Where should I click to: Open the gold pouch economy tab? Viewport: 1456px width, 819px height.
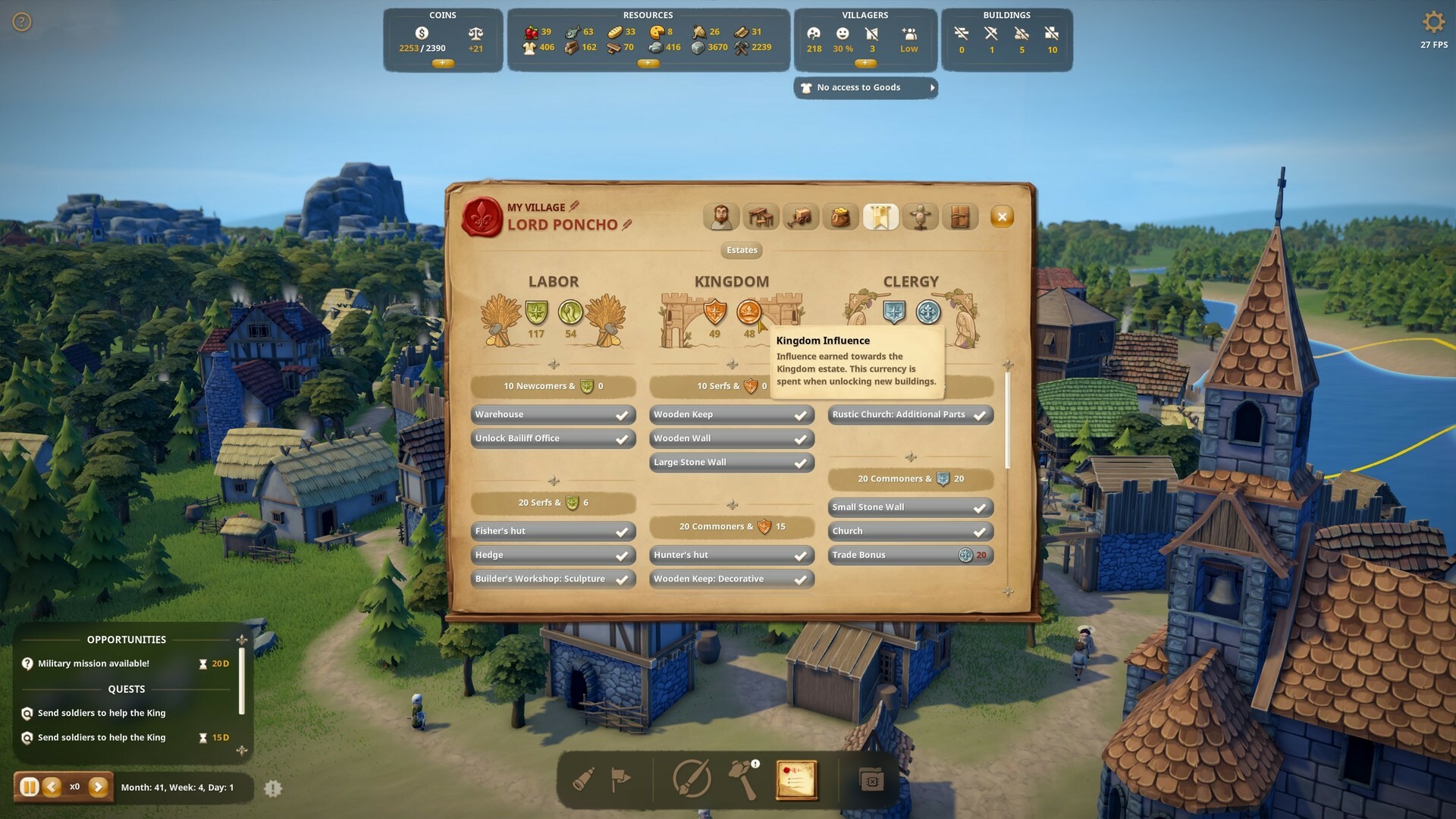click(842, 216)
